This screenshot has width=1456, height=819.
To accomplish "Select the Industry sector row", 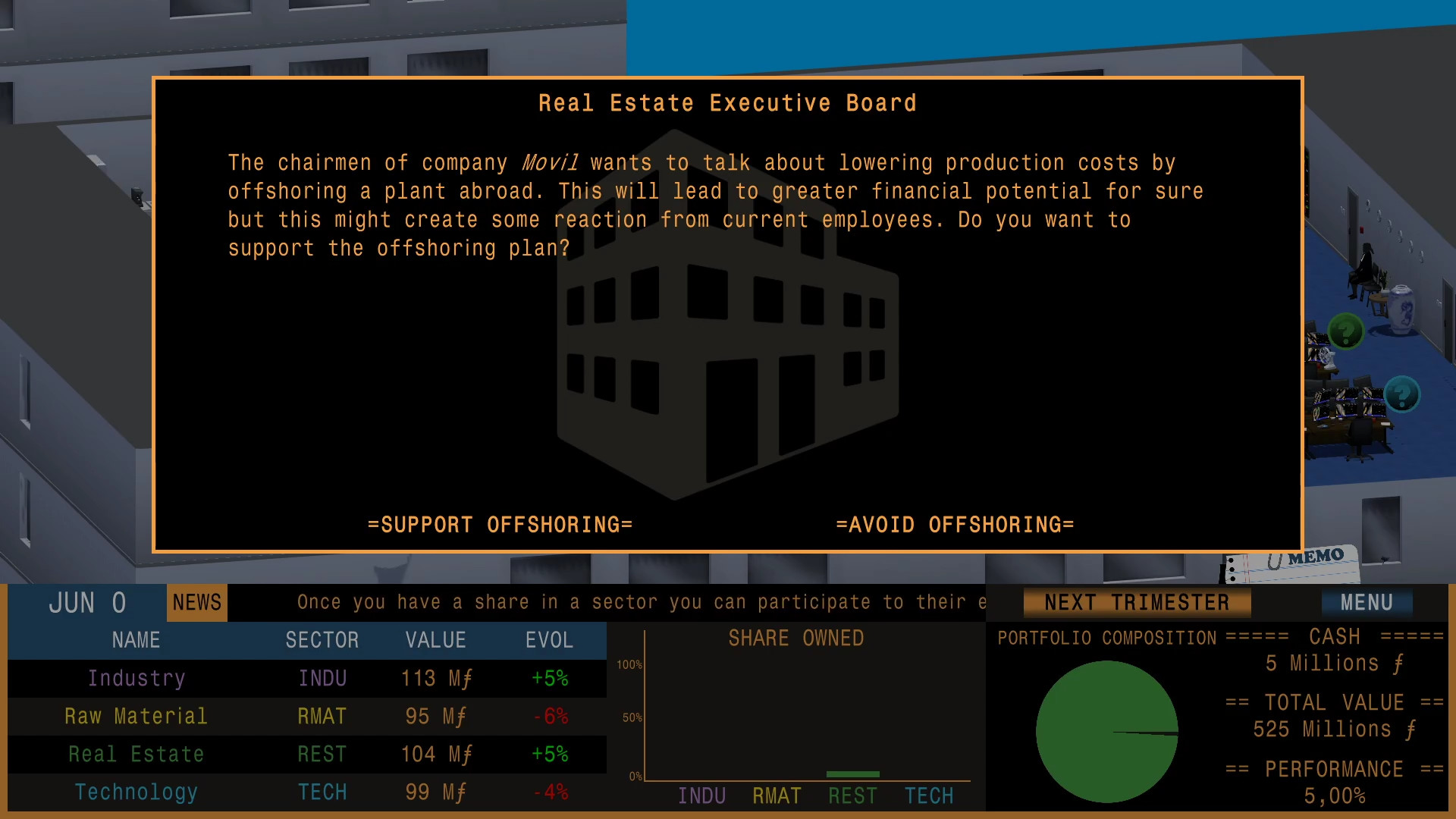I will pyautogui.click(x=136, y=678).
